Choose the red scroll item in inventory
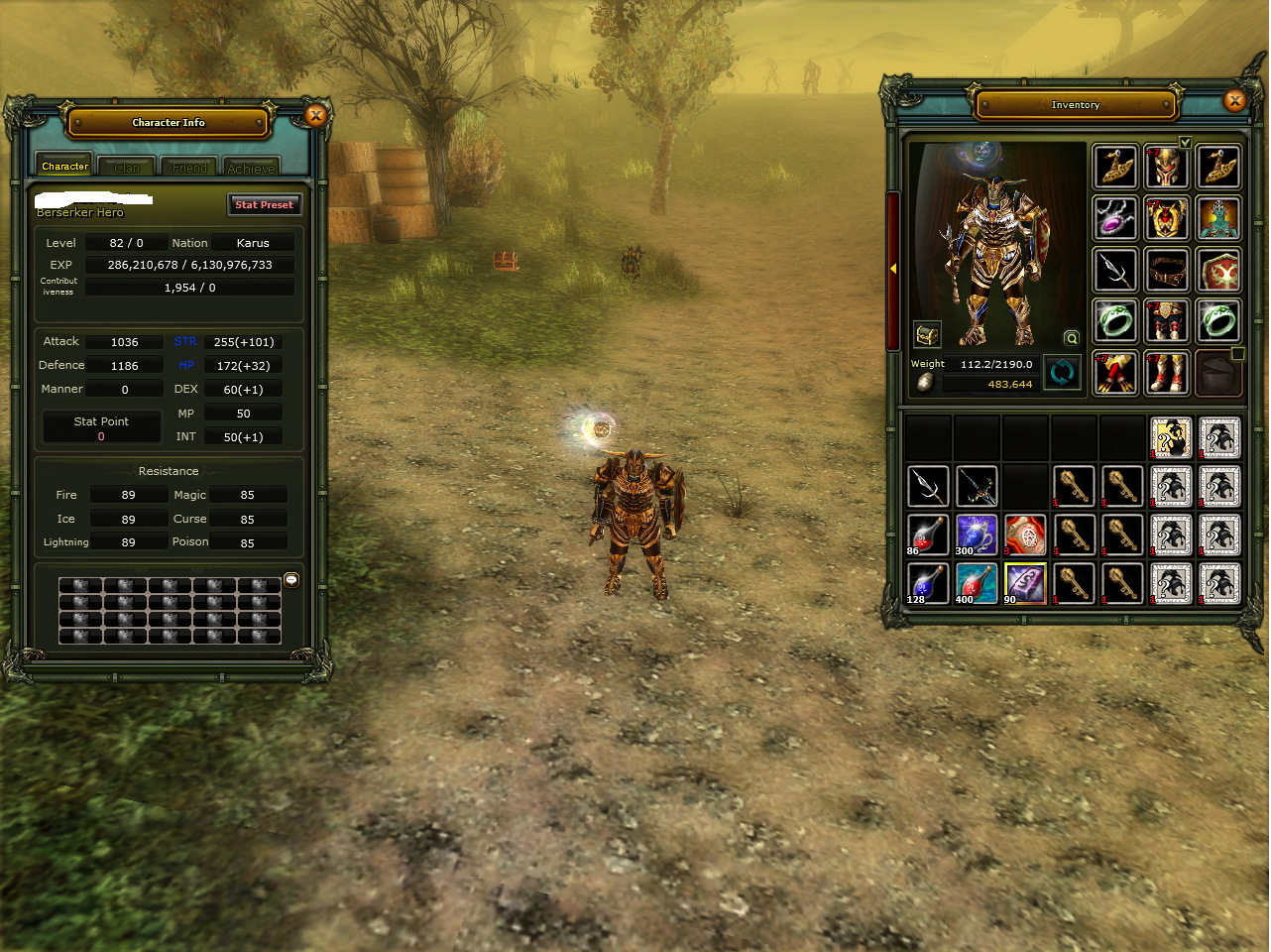 1025,535
